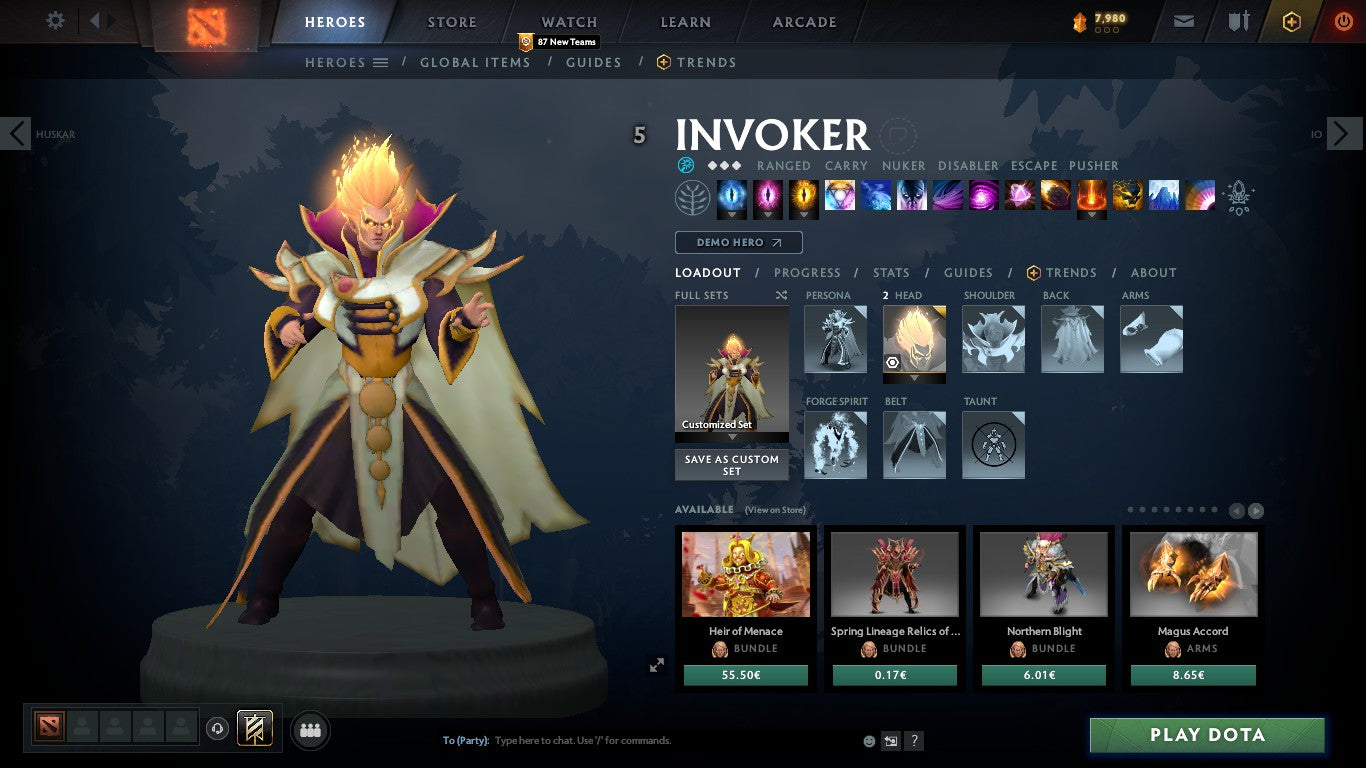Open the Dota Plus hexagon icon
1366x768 pixels.
pos(1290,21)
